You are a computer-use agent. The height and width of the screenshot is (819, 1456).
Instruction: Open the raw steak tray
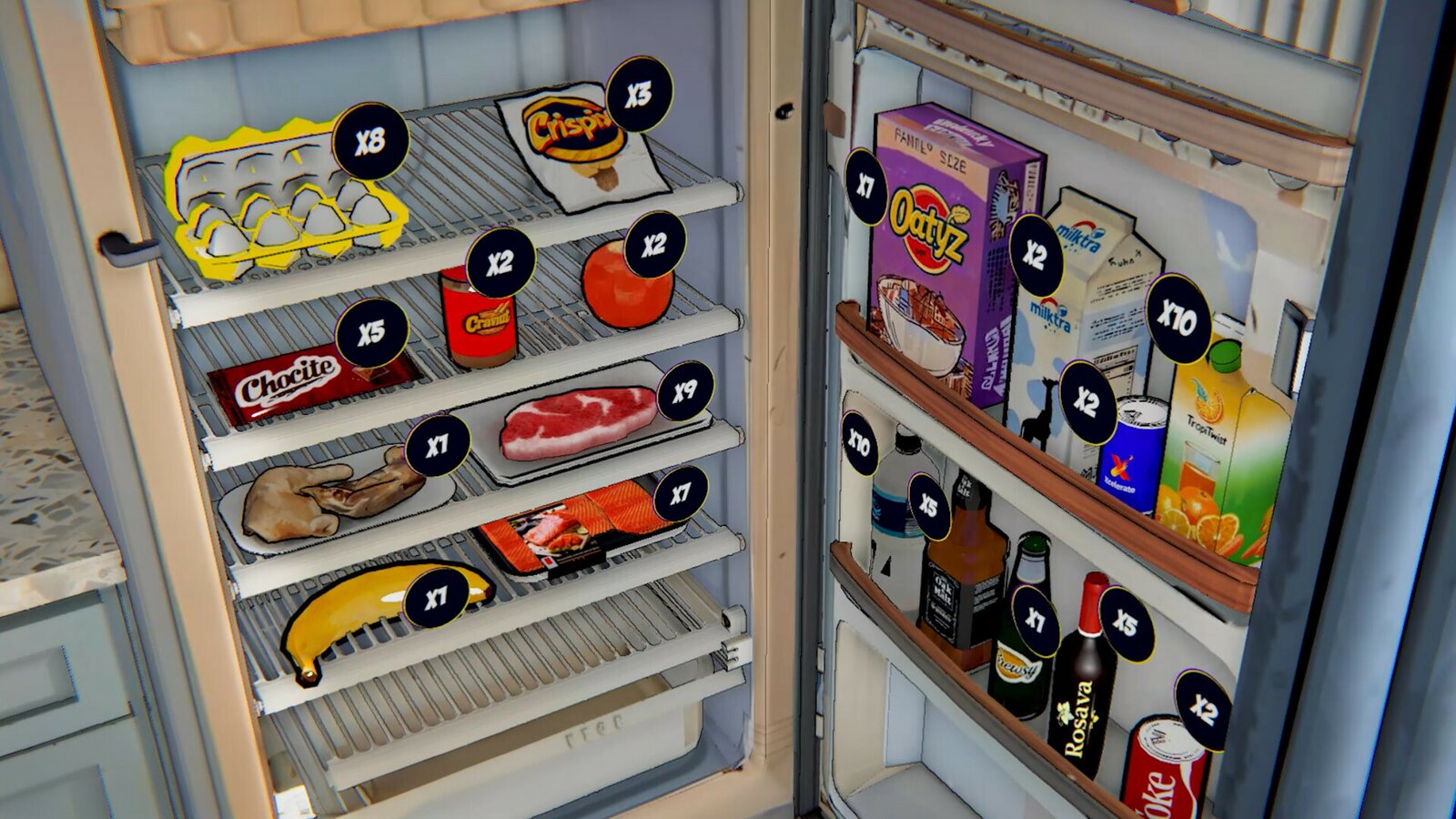pyautogui.click(x=578, y=423)
